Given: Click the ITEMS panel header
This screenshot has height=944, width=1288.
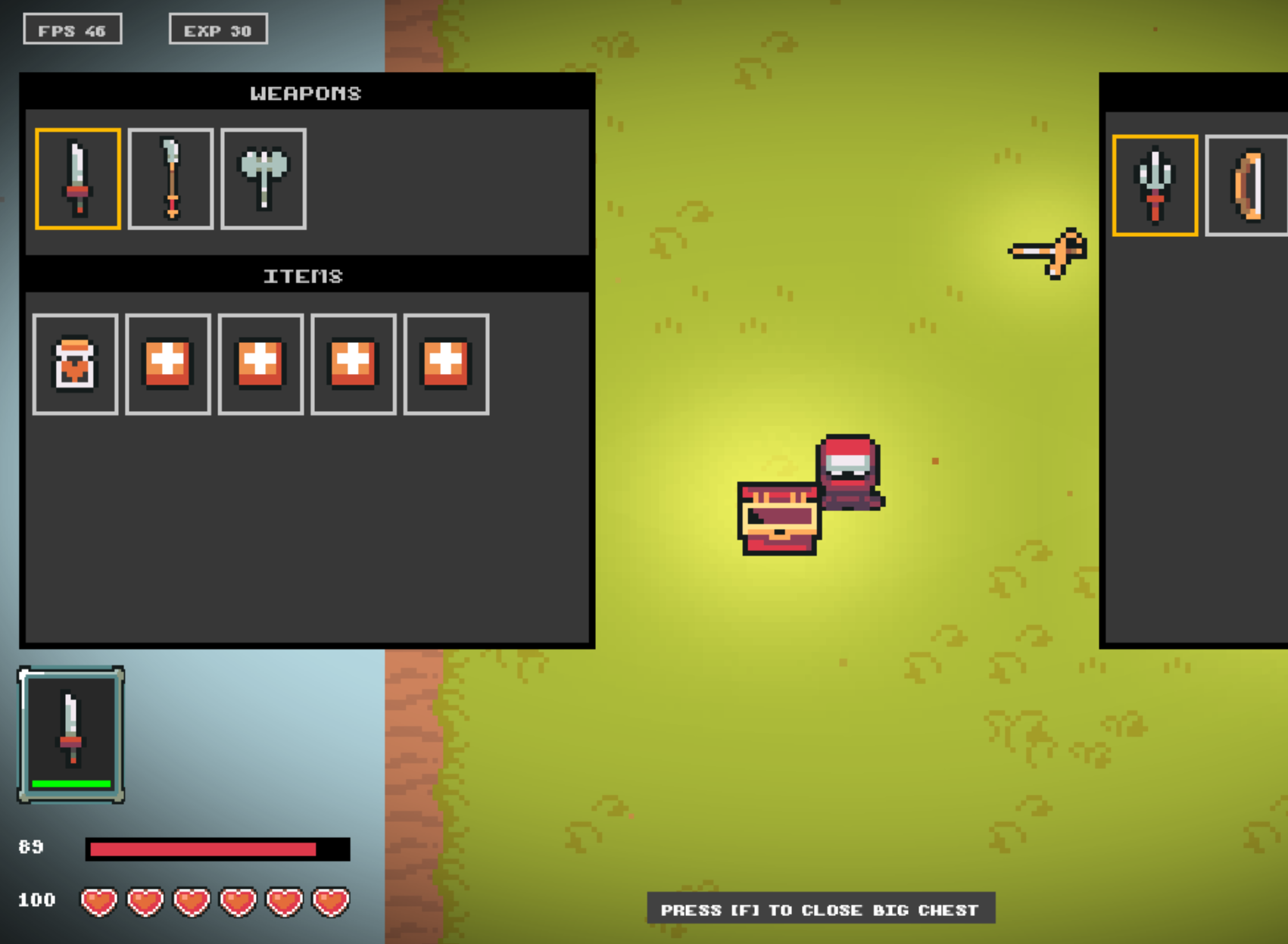Looking at the screenshot, I should click(x=304, y=276).
